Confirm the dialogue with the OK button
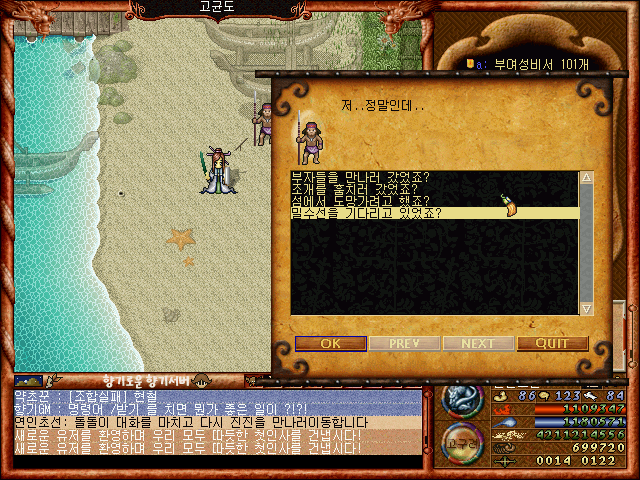Viewport: 640px width, 480px height. pos(330,343)
